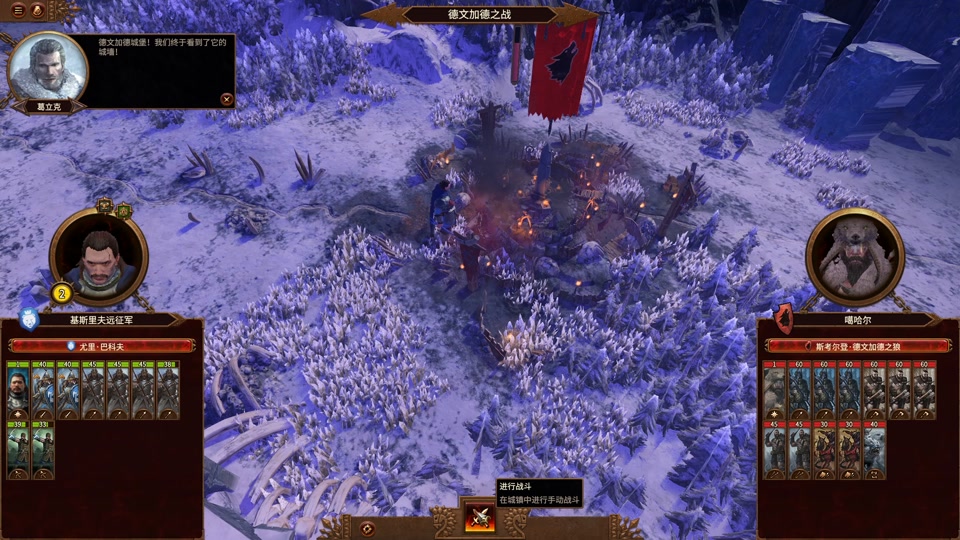Select the attacking lord portrait
960x540 pixels.
click(x=98, y=257)
